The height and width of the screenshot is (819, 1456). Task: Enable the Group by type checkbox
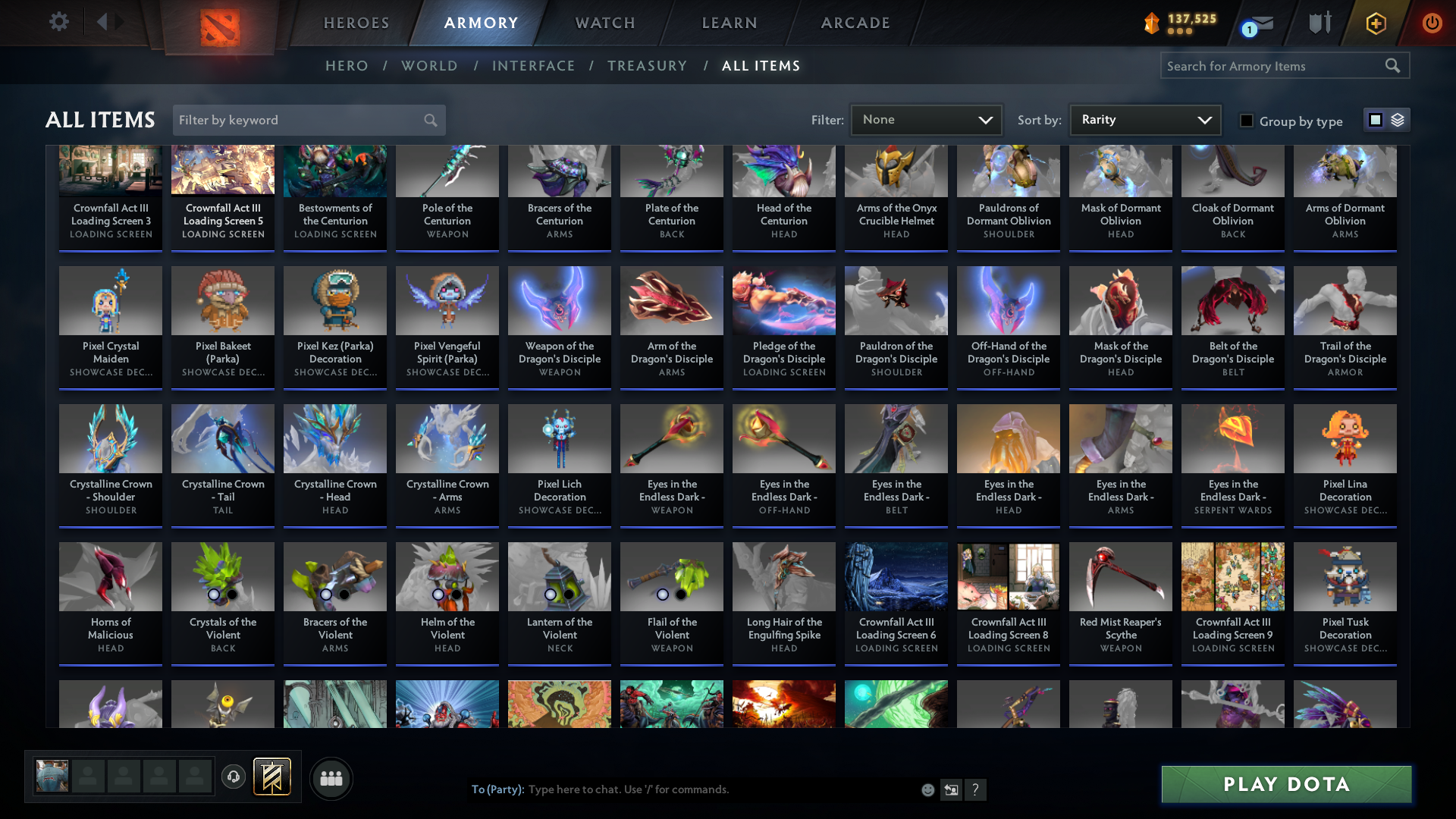tap(1247, 121)
